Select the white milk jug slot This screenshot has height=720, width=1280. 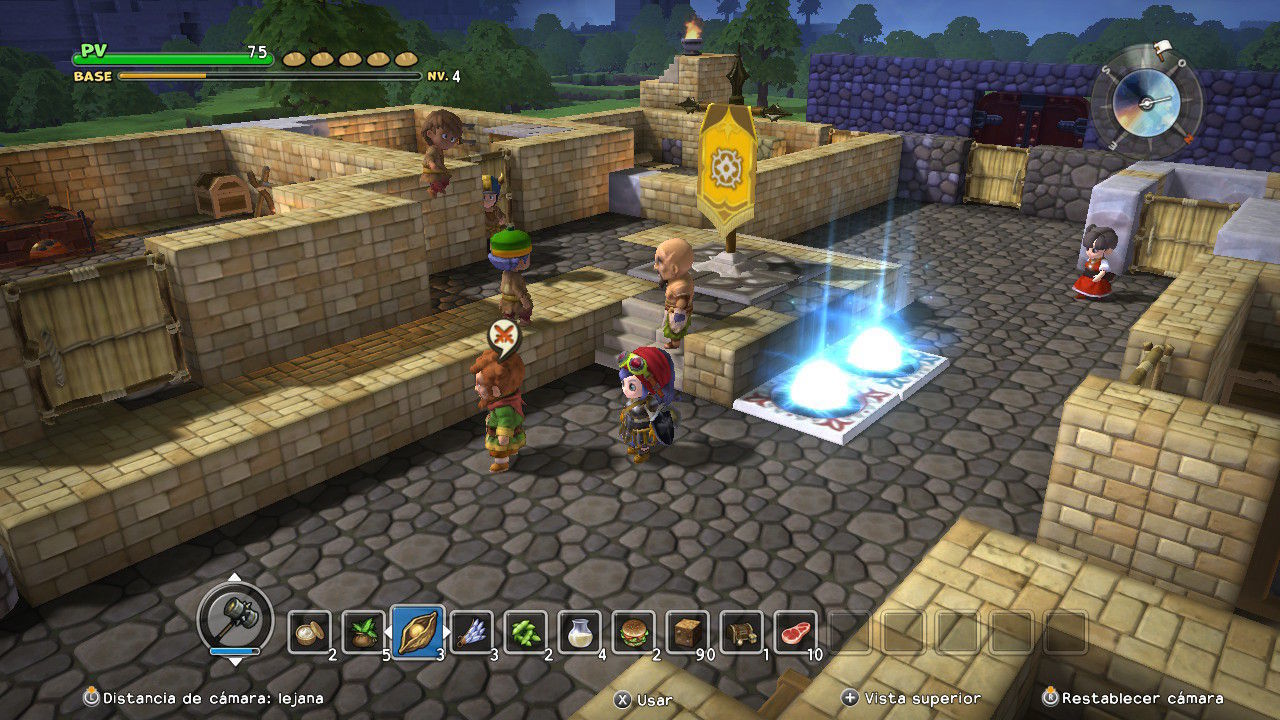[580, 632]
